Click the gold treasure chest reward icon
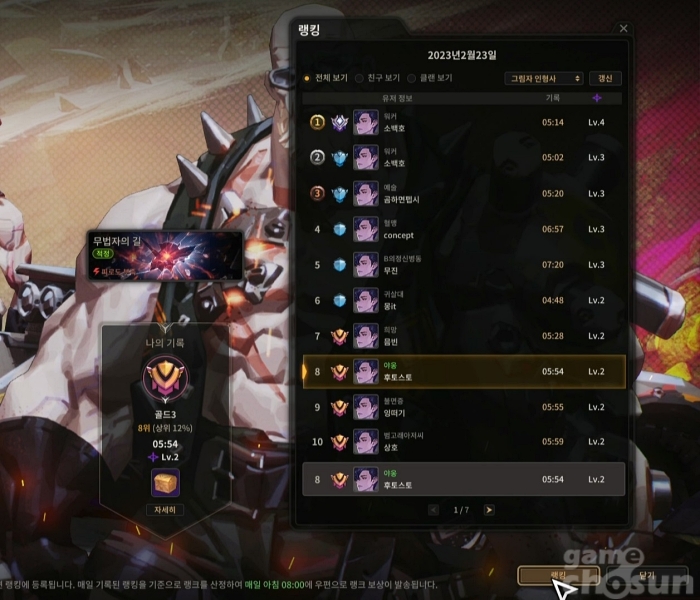 point(165,482)
